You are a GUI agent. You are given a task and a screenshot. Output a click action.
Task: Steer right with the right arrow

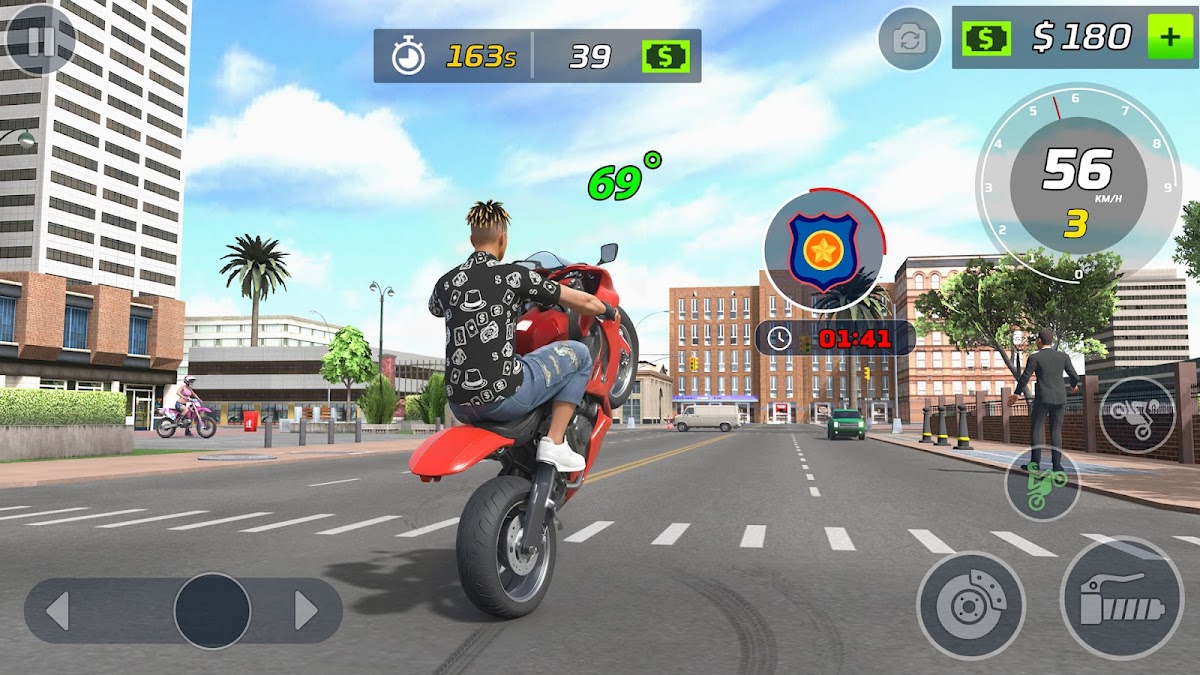[306, 610]
